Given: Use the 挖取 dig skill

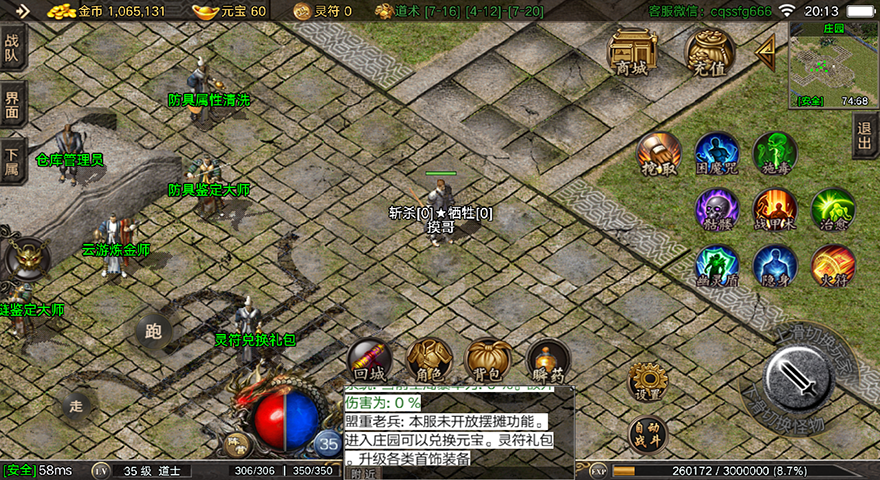Looking at the screenshot, I should pyautogui.click(x=659, y=154).
